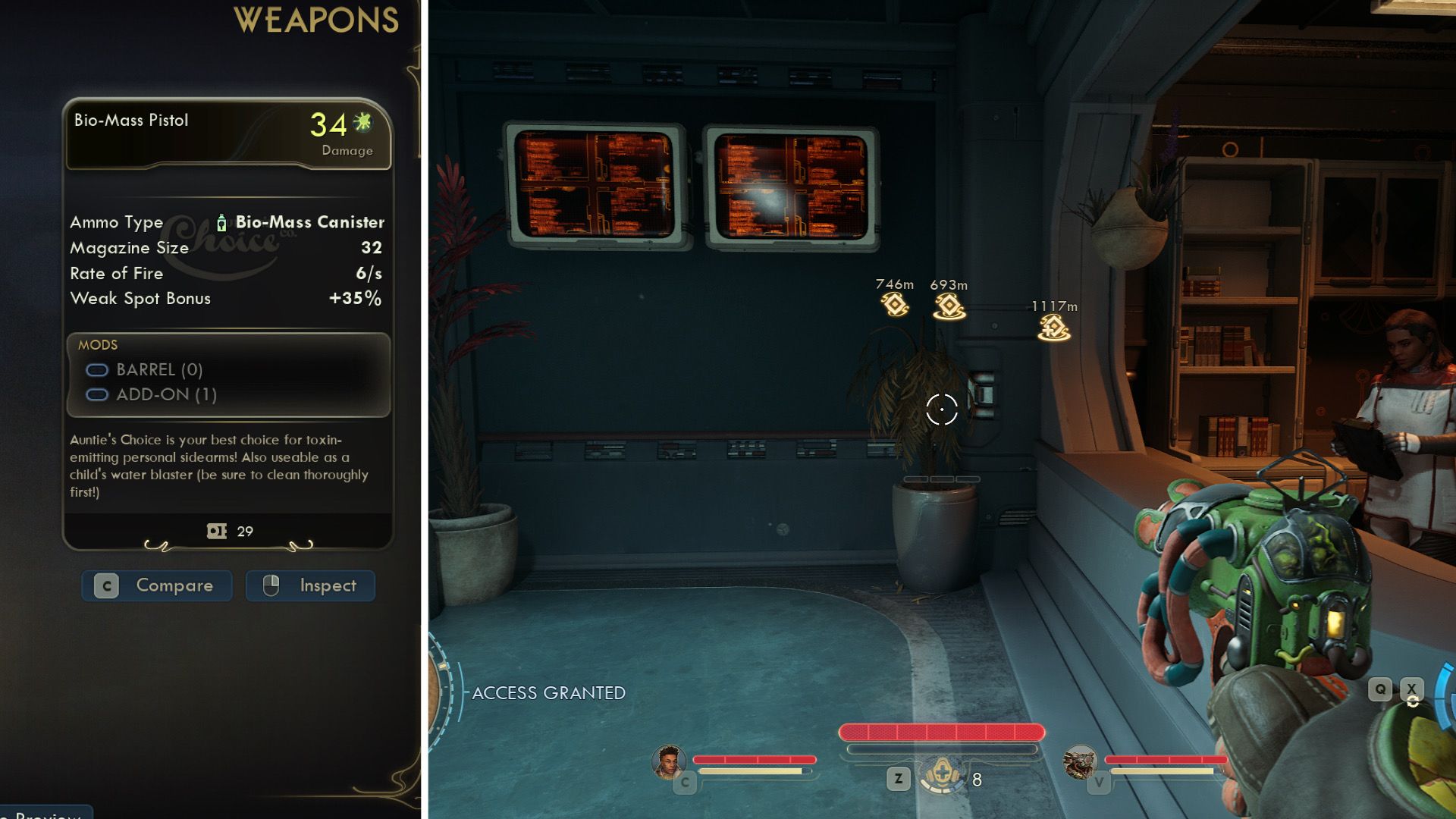Select the right companion portrait
Screen dimensions: 1456x819
coord(1080,762)
